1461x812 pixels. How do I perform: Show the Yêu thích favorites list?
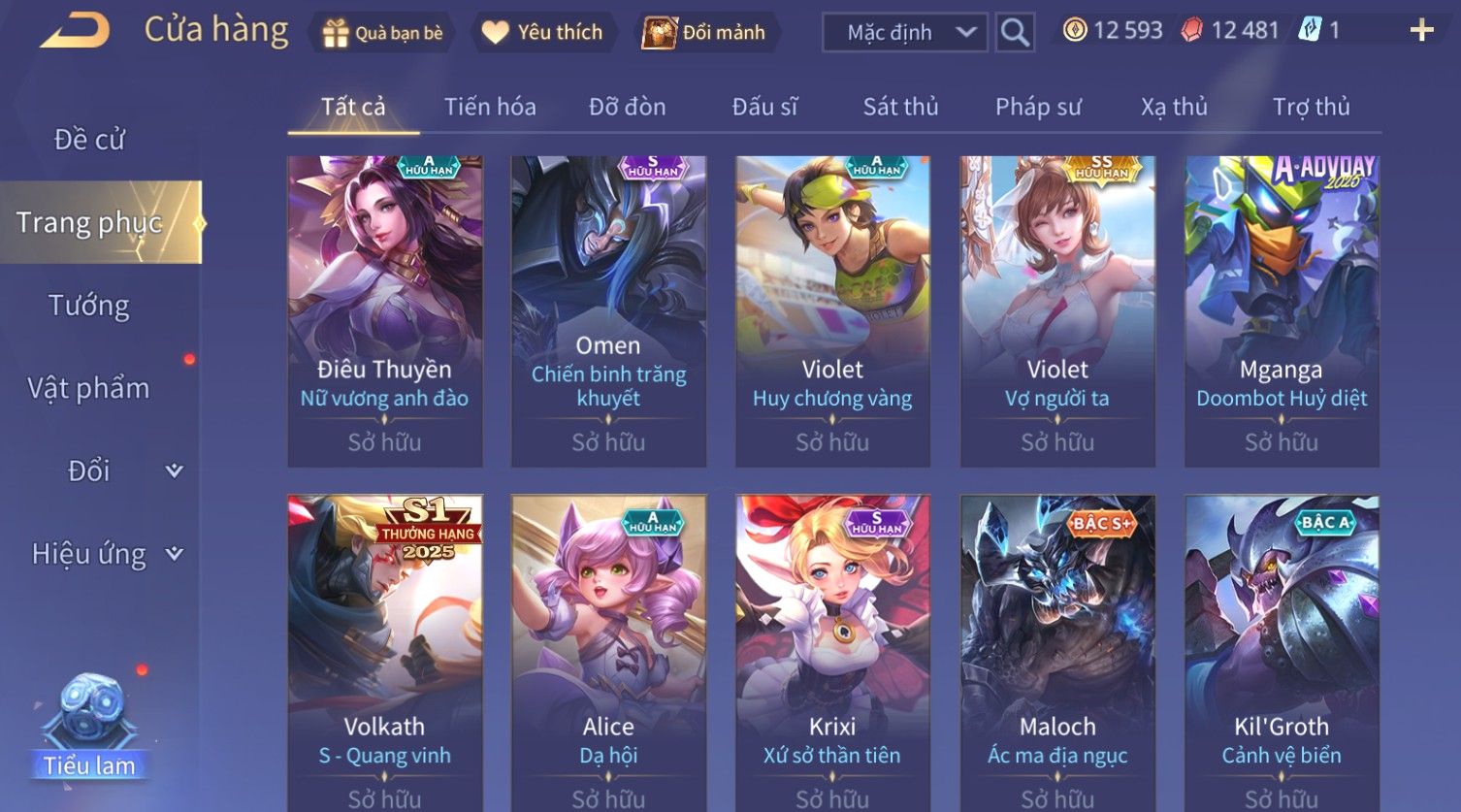(543, 33)
